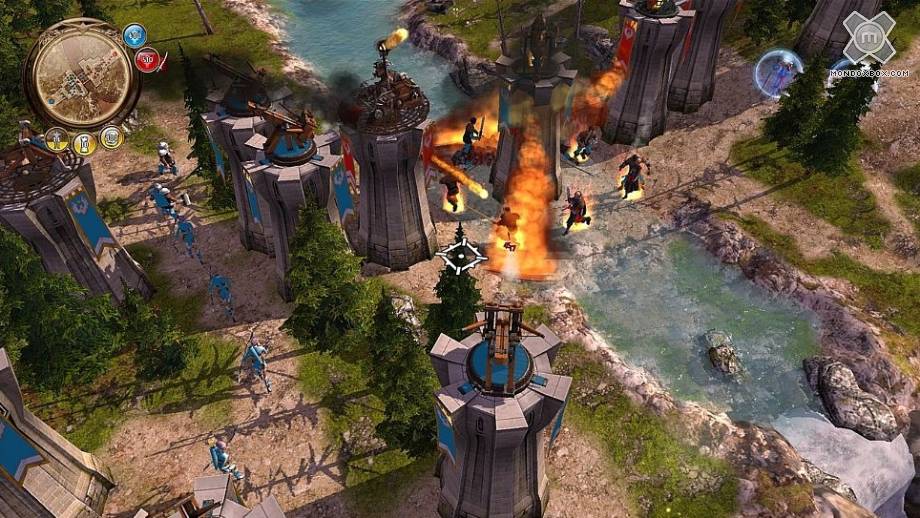Select the blue round icon beside the minimap
The height and width of the screenshot is (518, 920).
[x=135, y=36]
